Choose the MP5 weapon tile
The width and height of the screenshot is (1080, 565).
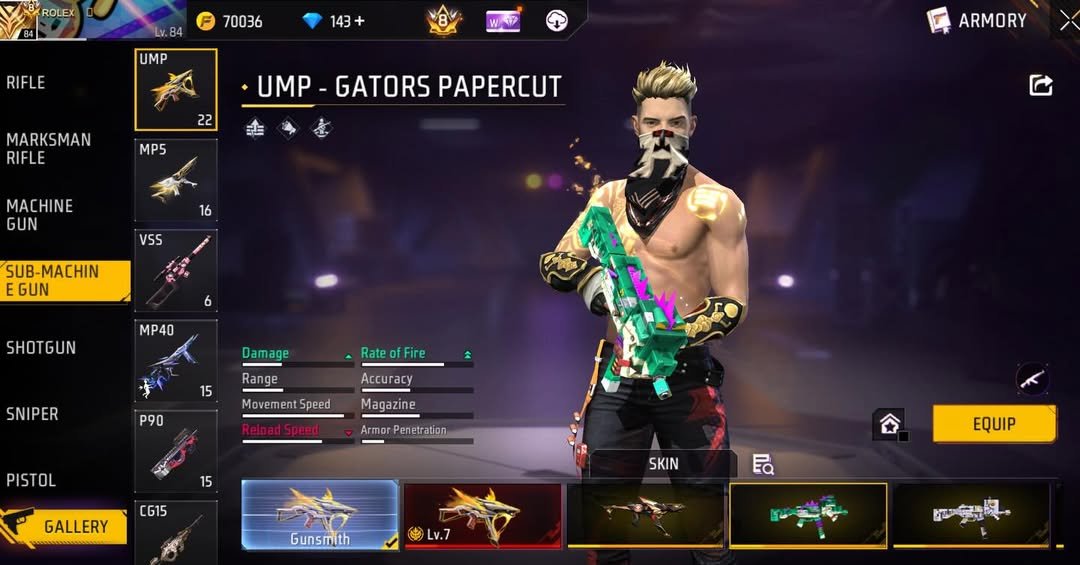(x=176, y=180)
